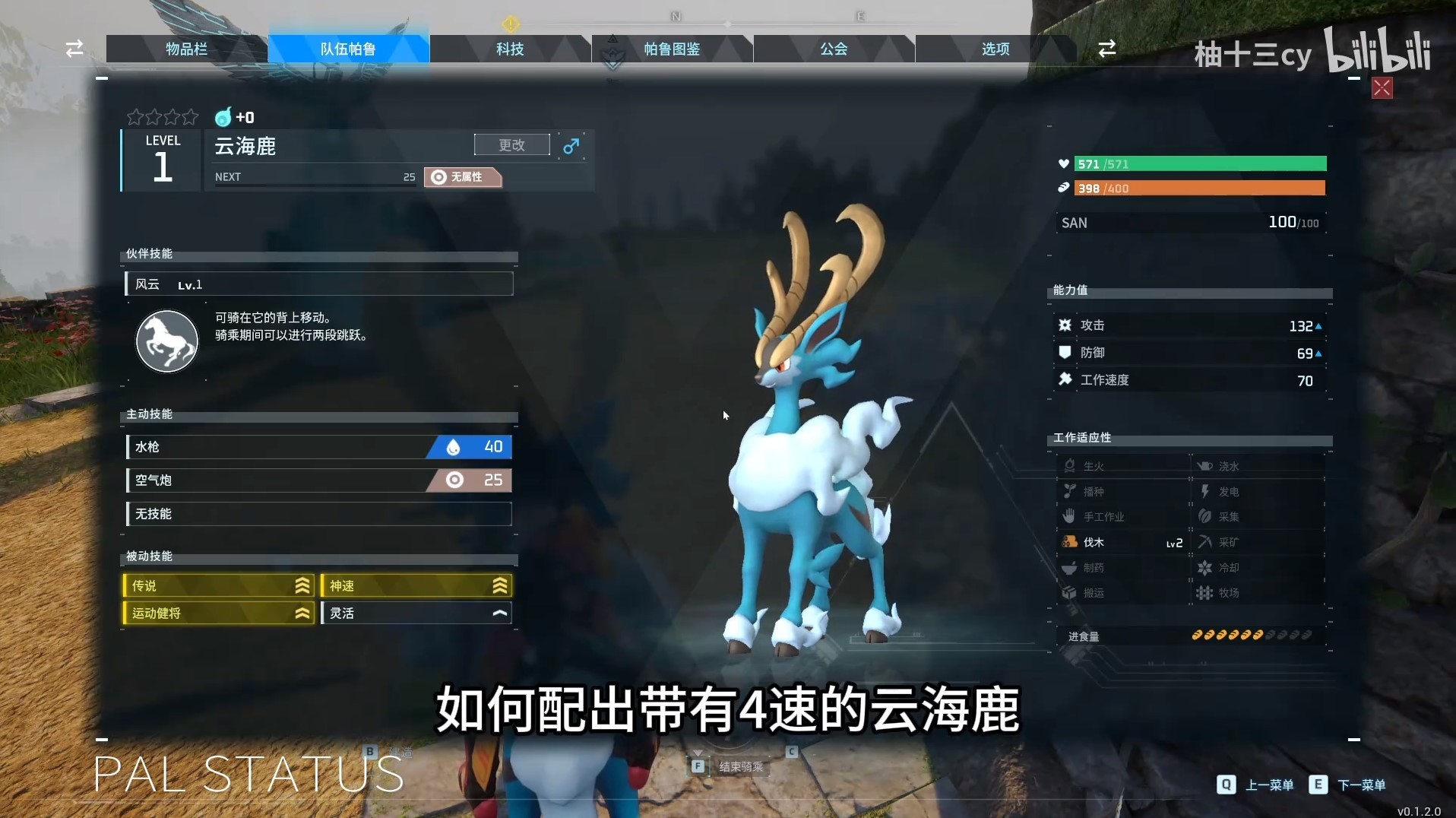The image size is (1456, 818).
Task: Click the 牧场 ranch icon
Action: pos(1204,593)
